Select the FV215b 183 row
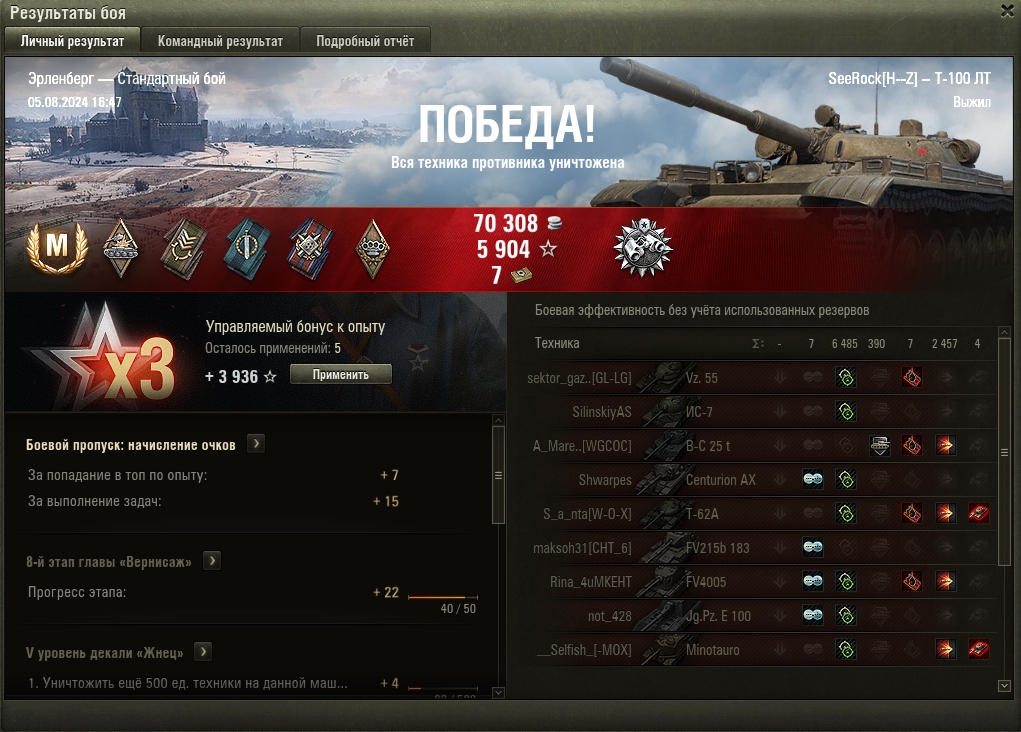 (x=717, y=548)
